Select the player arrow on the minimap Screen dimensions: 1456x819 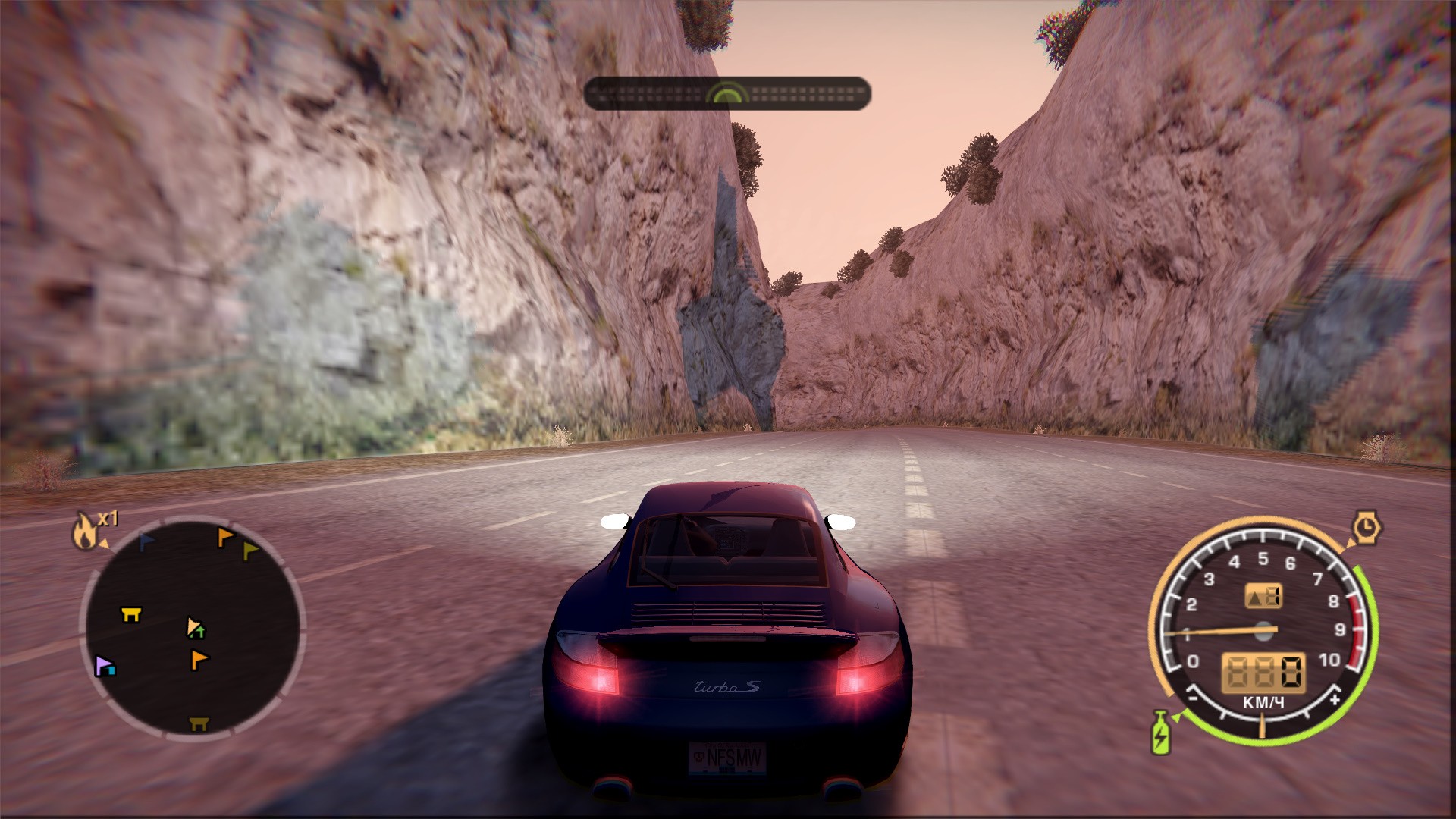pos(195,627)
